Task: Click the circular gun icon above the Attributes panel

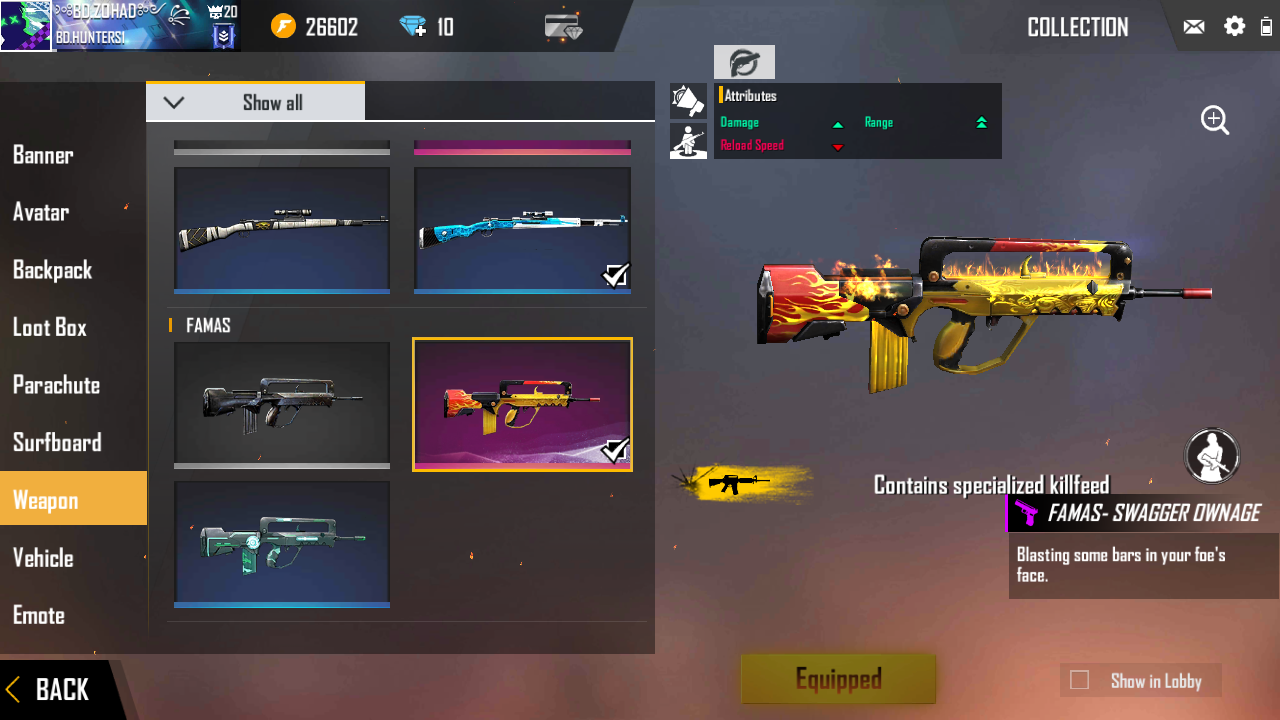Action: [x=744, y=62]
